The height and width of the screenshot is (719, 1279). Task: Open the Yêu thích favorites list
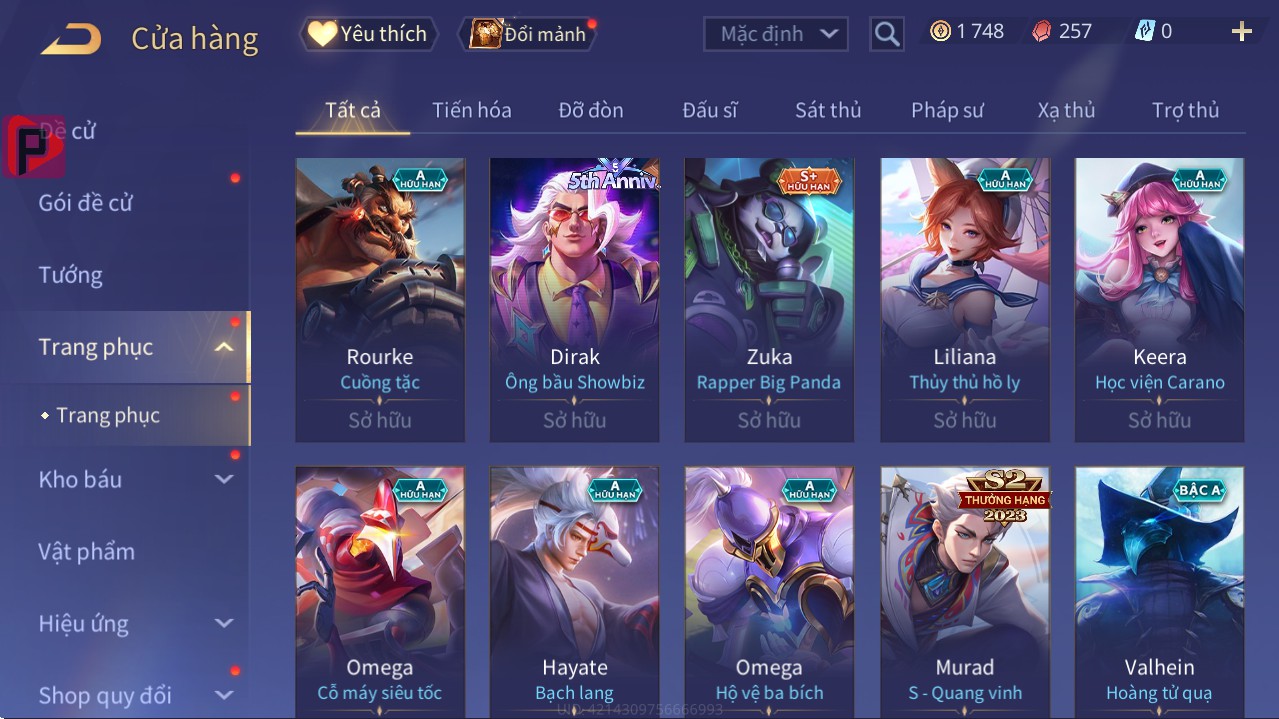pyautogui.click(x=367, y=33)
